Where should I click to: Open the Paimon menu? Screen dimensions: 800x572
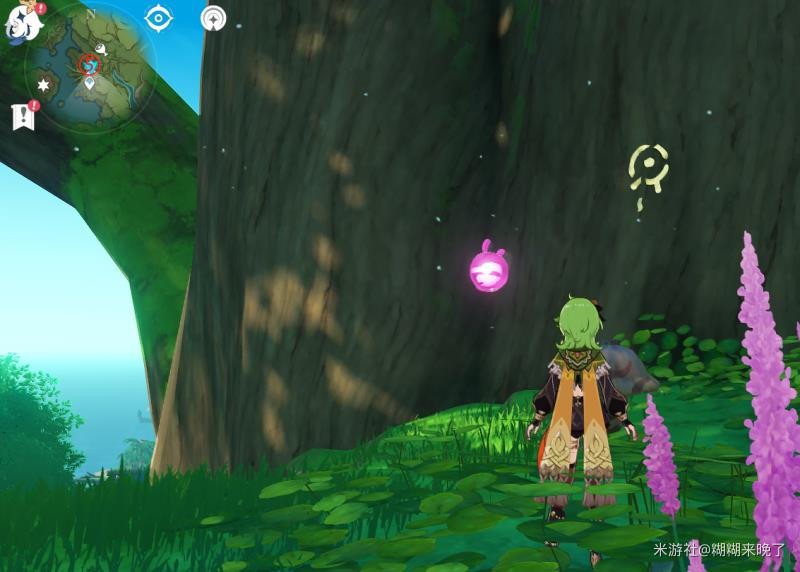(22, 21)
